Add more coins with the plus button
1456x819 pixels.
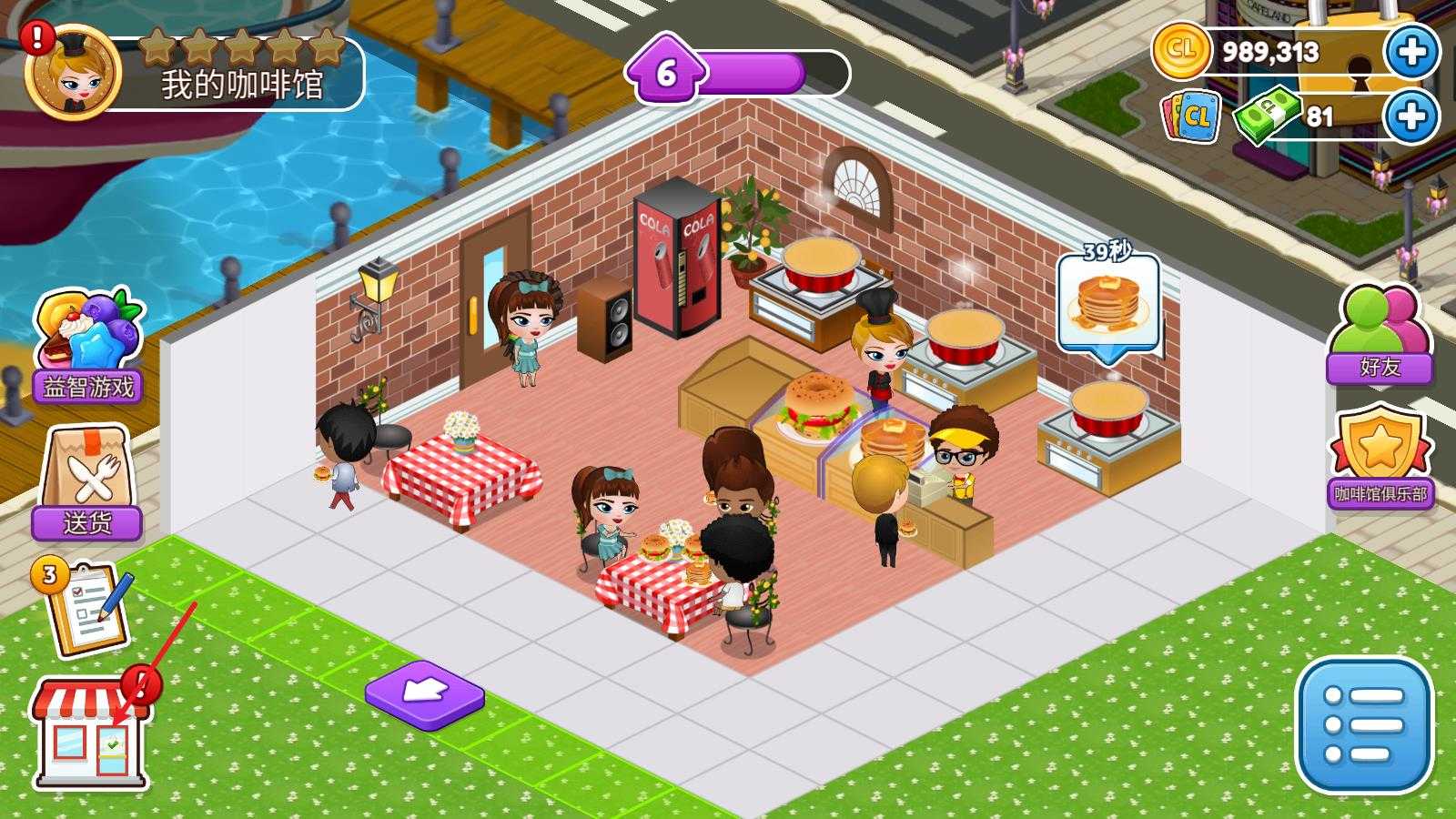[x=1411, y=52]
